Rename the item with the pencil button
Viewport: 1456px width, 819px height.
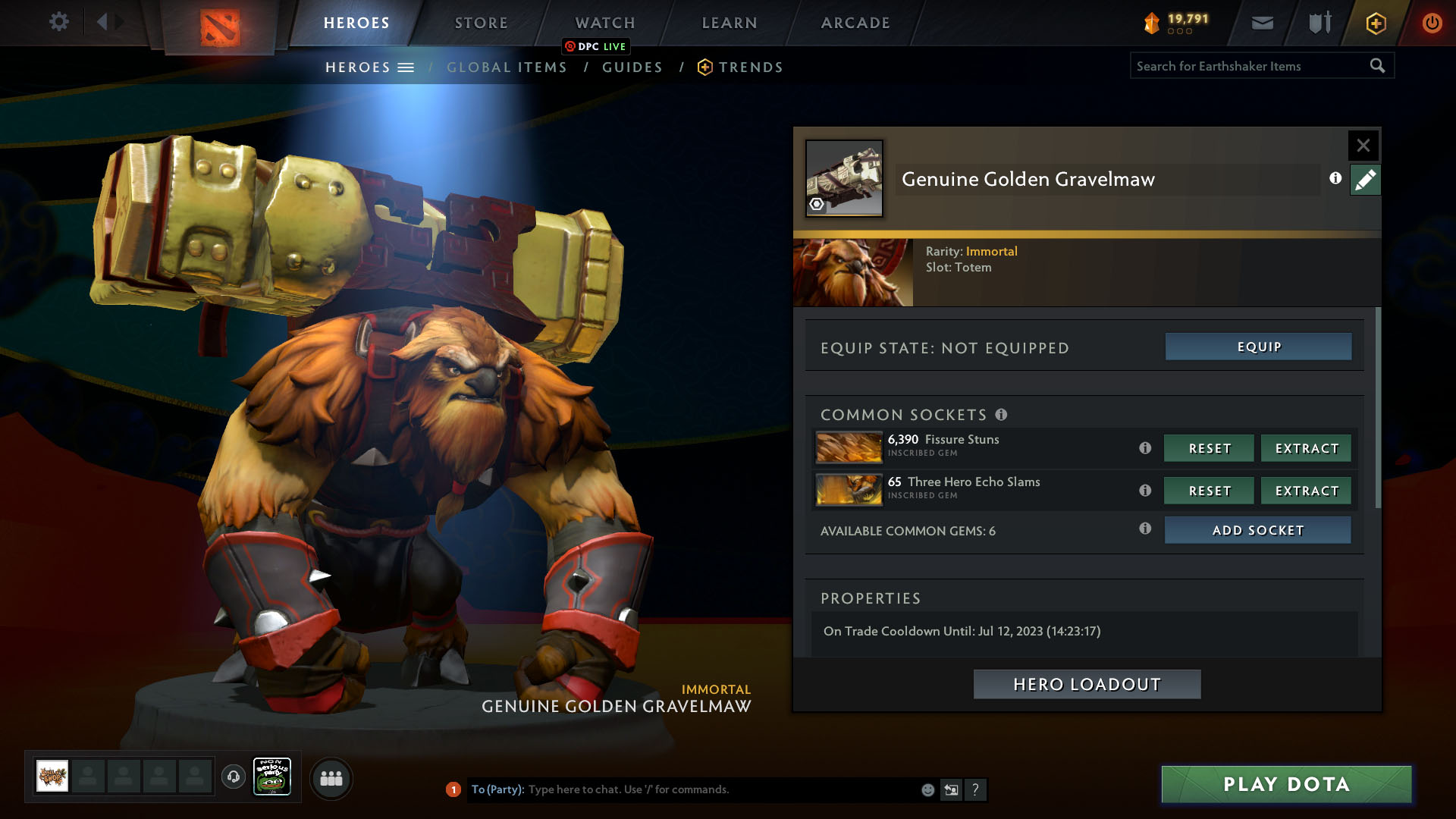[x=1365, y=180]
